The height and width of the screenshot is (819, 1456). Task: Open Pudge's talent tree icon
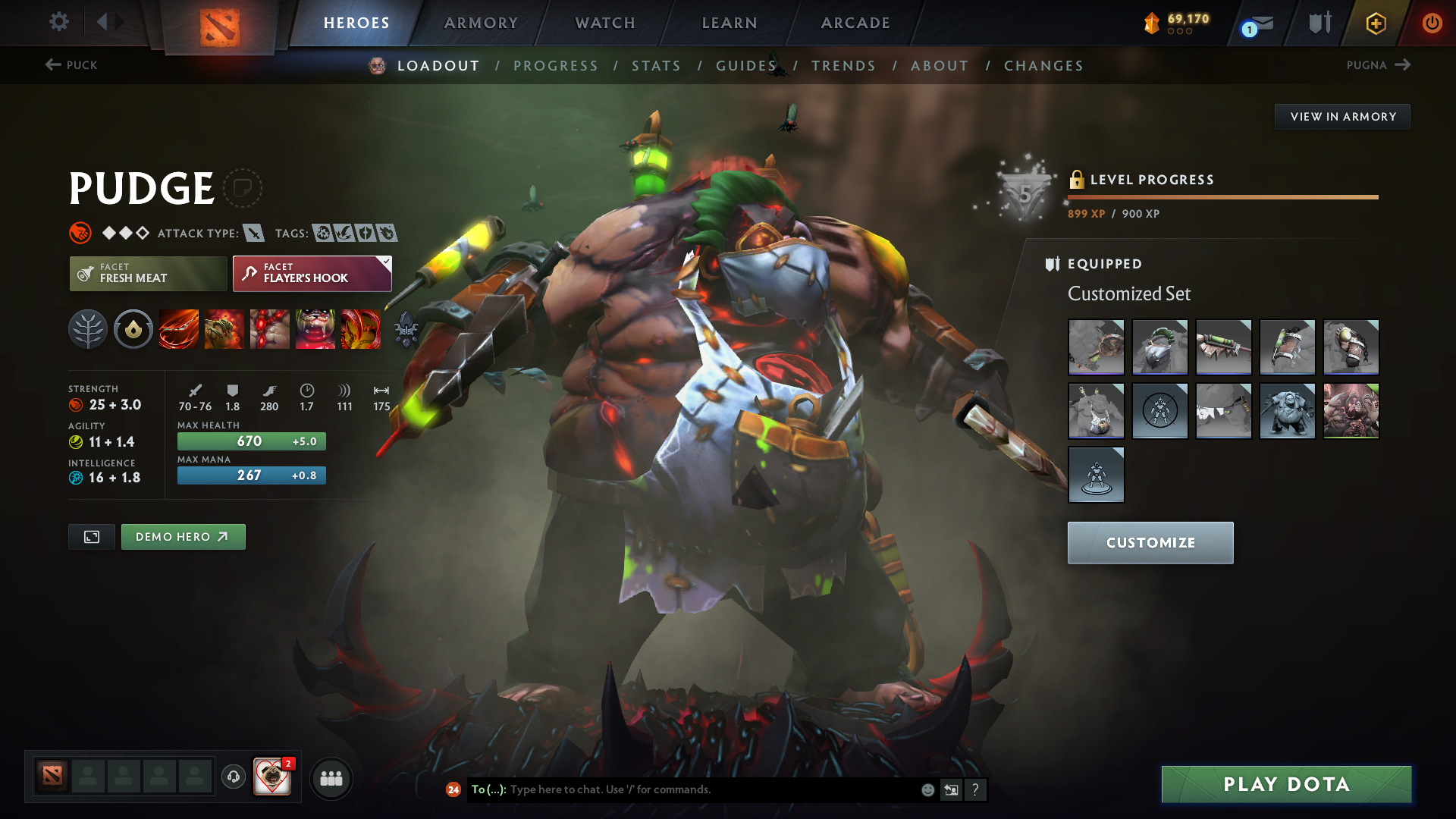(87, 329)
